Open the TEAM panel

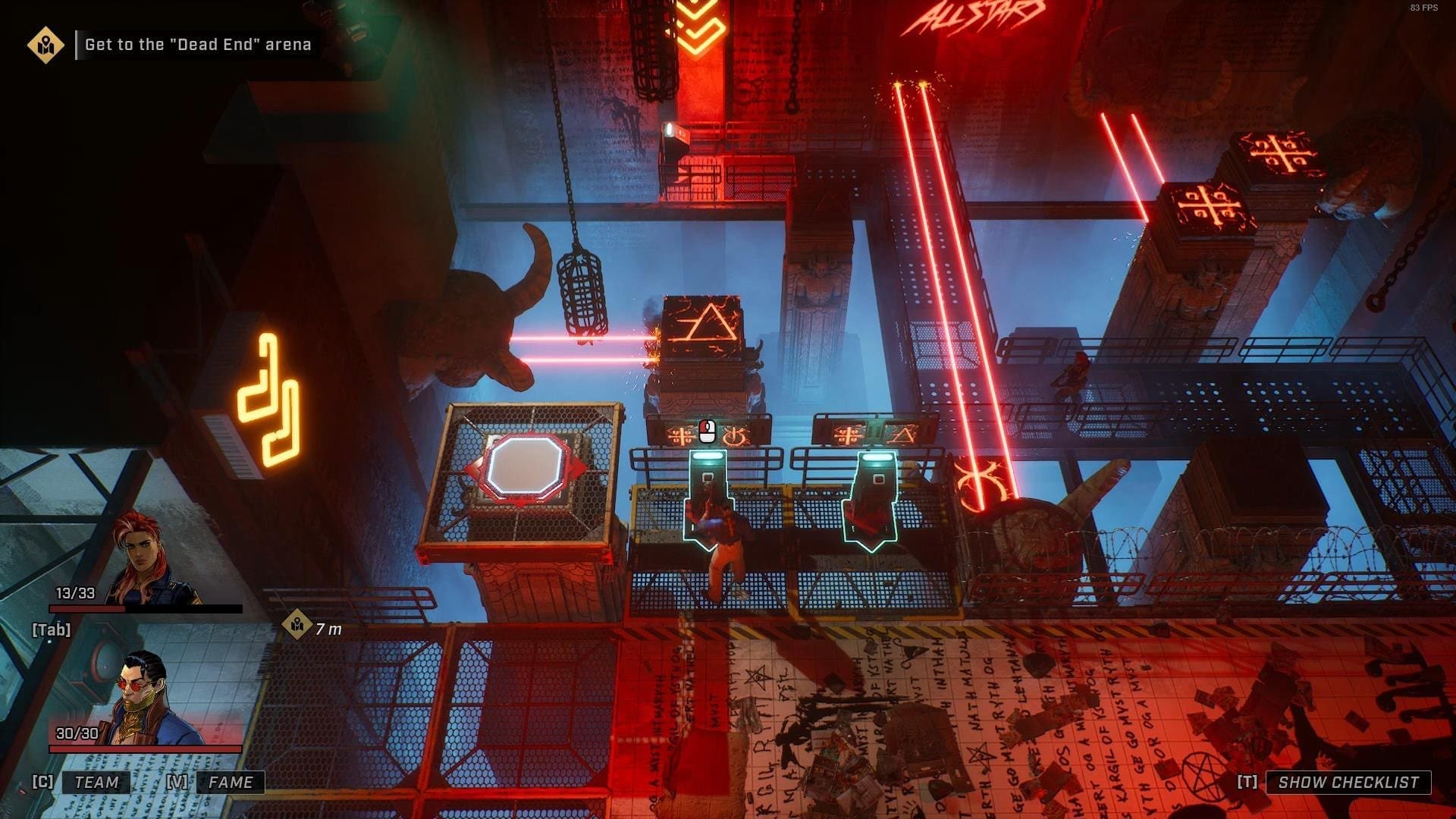click(96, 782)
